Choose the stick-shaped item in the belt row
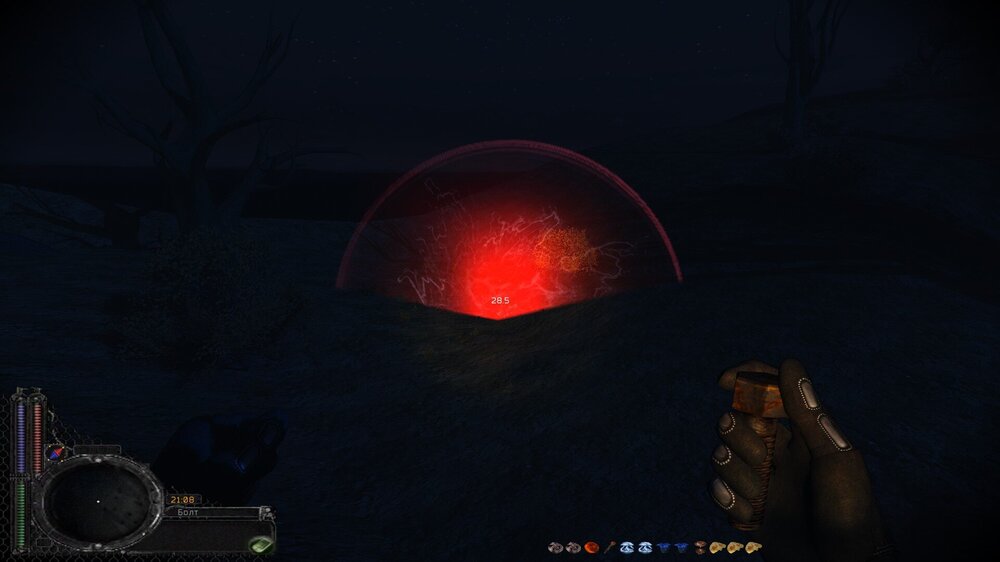Viewport: 1000px width, 562px height. tap(608, 547)
